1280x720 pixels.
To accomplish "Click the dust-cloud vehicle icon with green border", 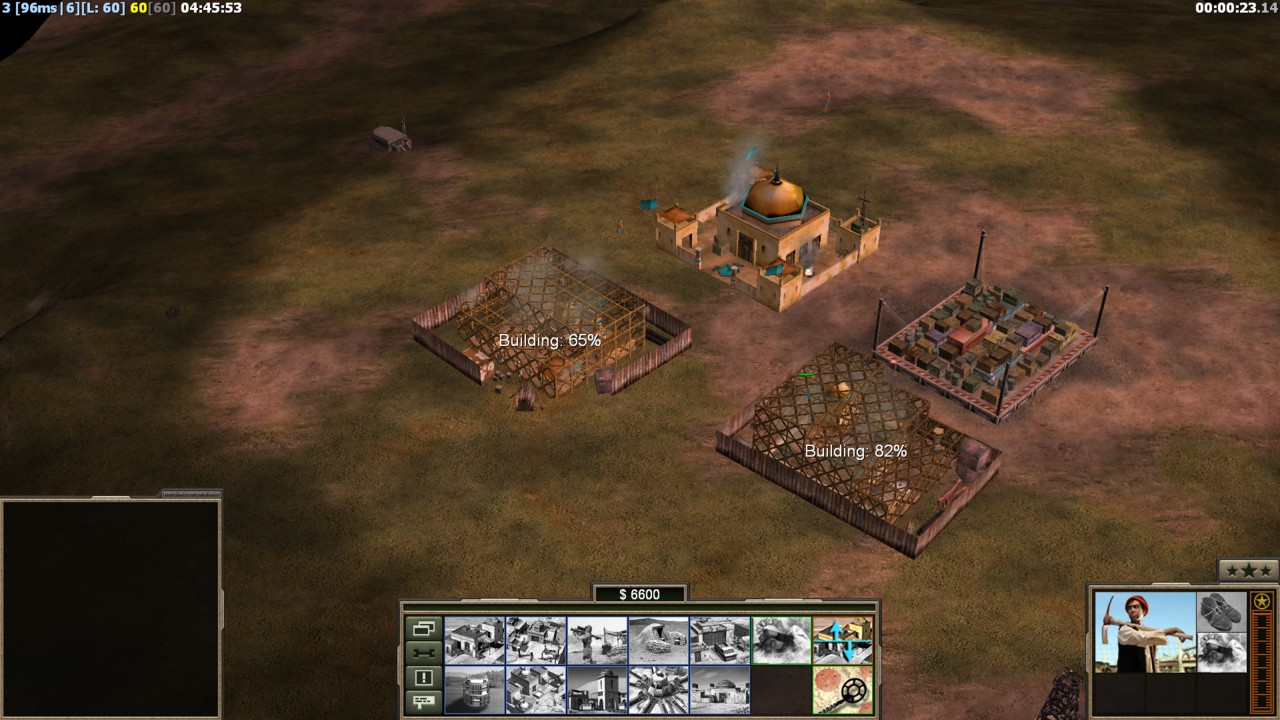I will (x=781, y=640).
